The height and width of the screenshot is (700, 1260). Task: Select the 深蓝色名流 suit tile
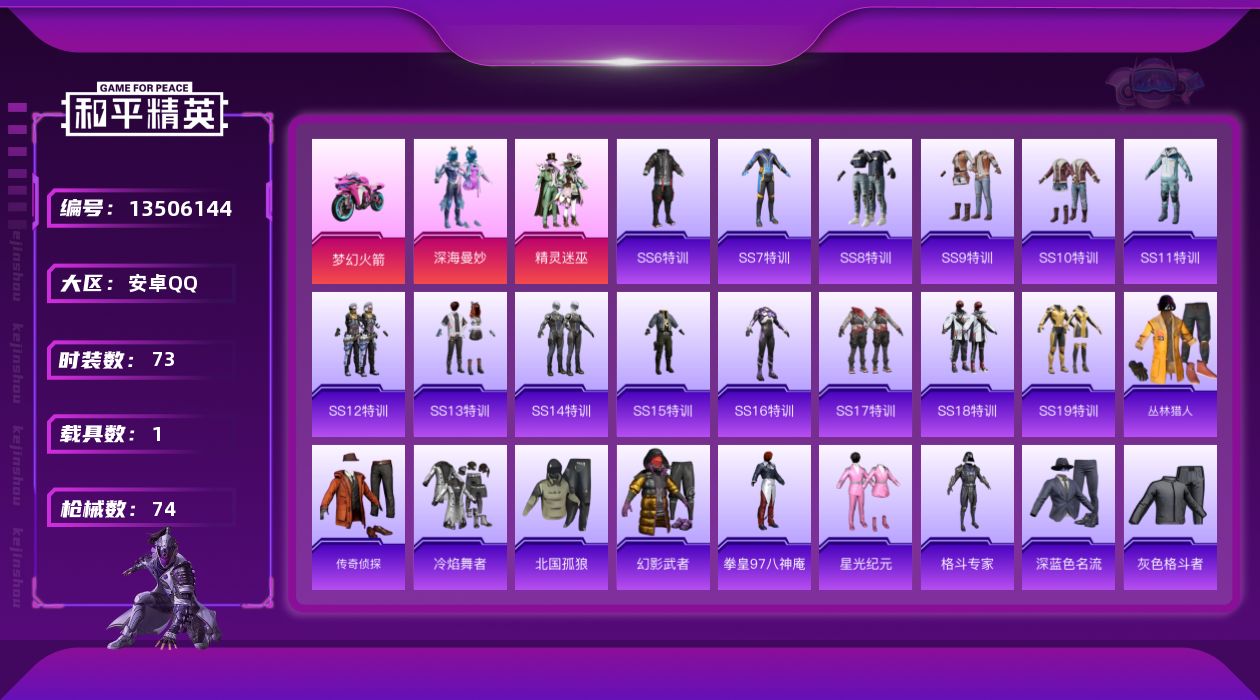(1068, 517)
